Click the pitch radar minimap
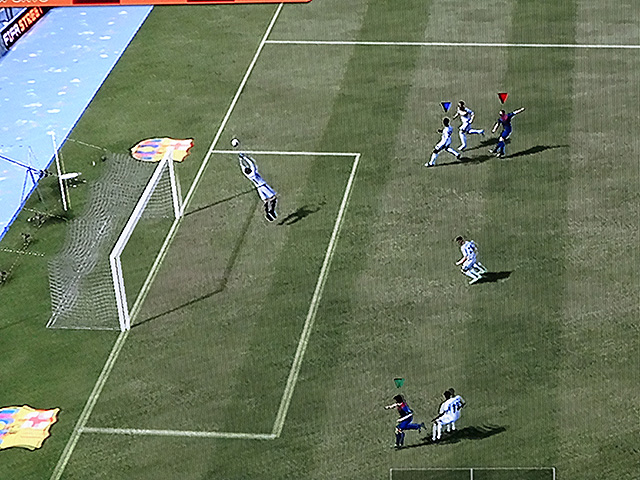640x480 pixels. click(x=472, y=473)
